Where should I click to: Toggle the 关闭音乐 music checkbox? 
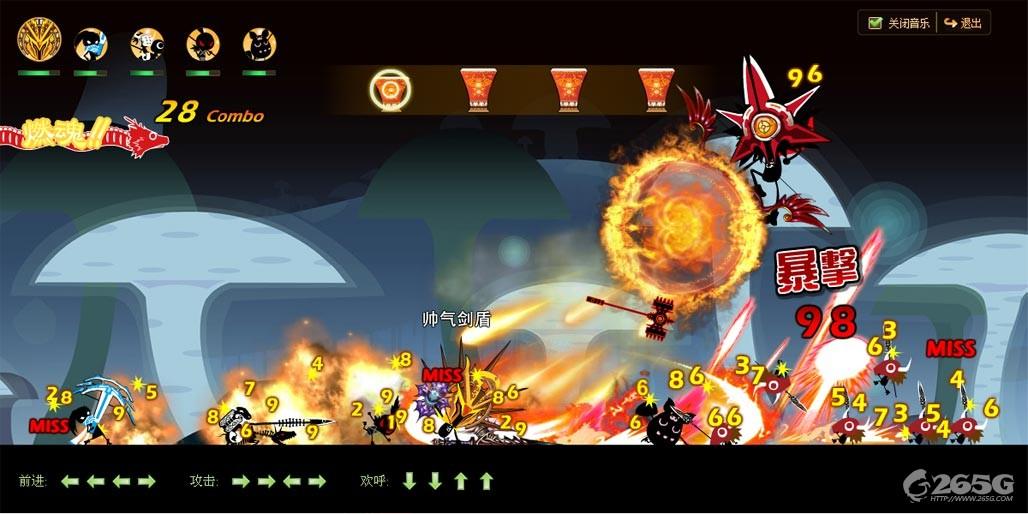click(x=875, y=23)
